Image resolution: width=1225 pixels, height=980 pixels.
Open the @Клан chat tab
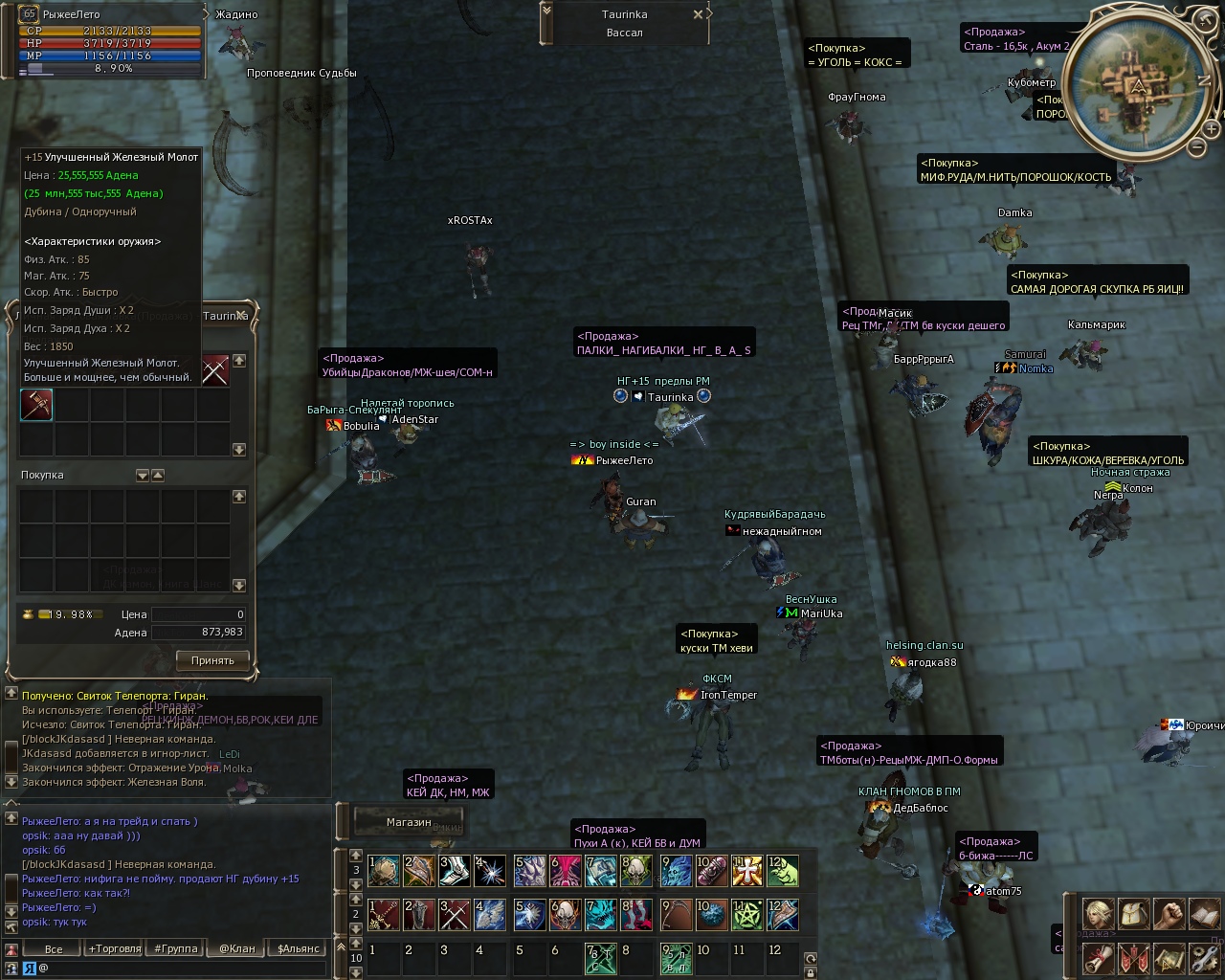pos(237,948)
